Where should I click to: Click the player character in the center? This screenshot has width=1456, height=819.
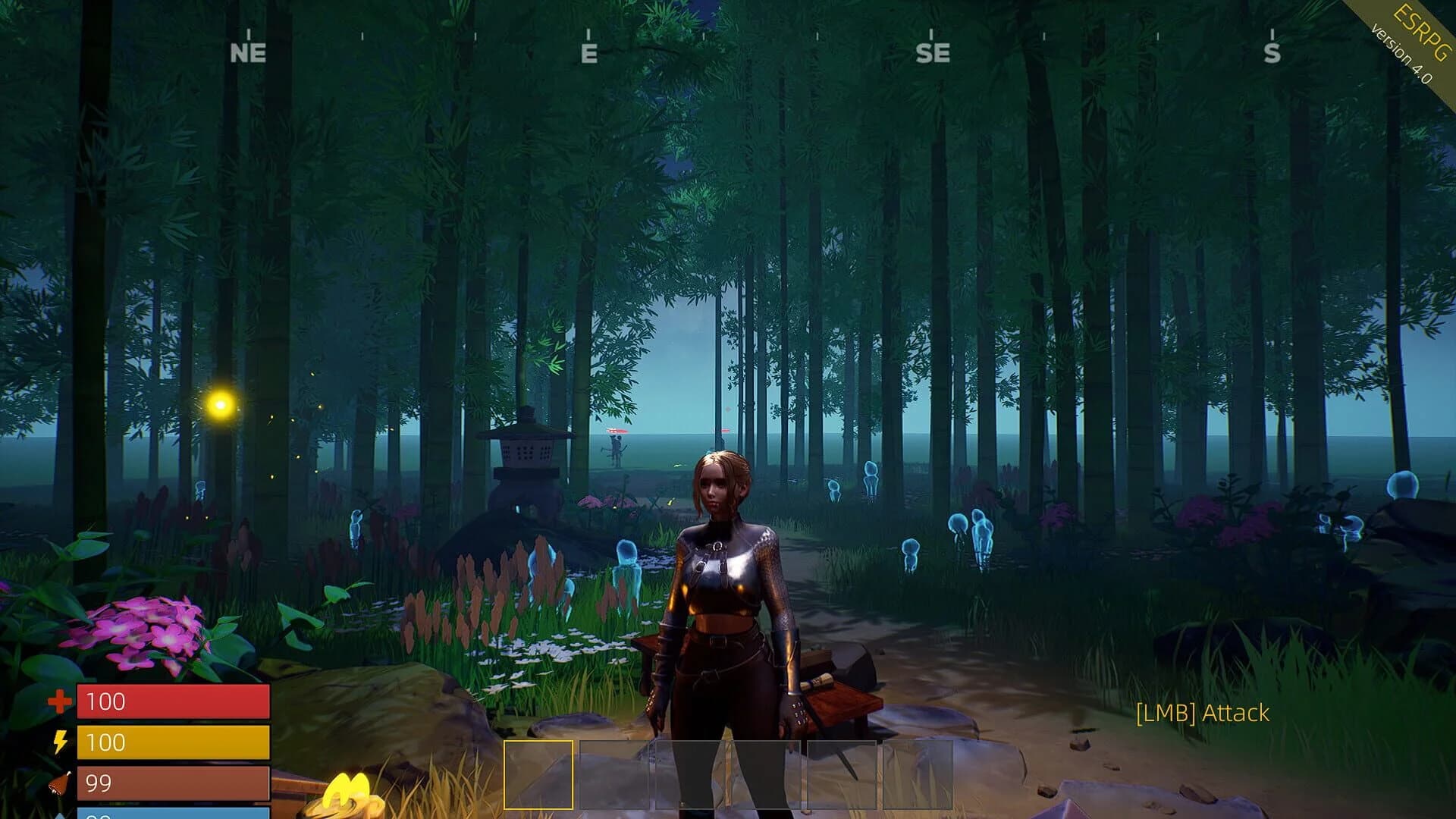(724, 599)
